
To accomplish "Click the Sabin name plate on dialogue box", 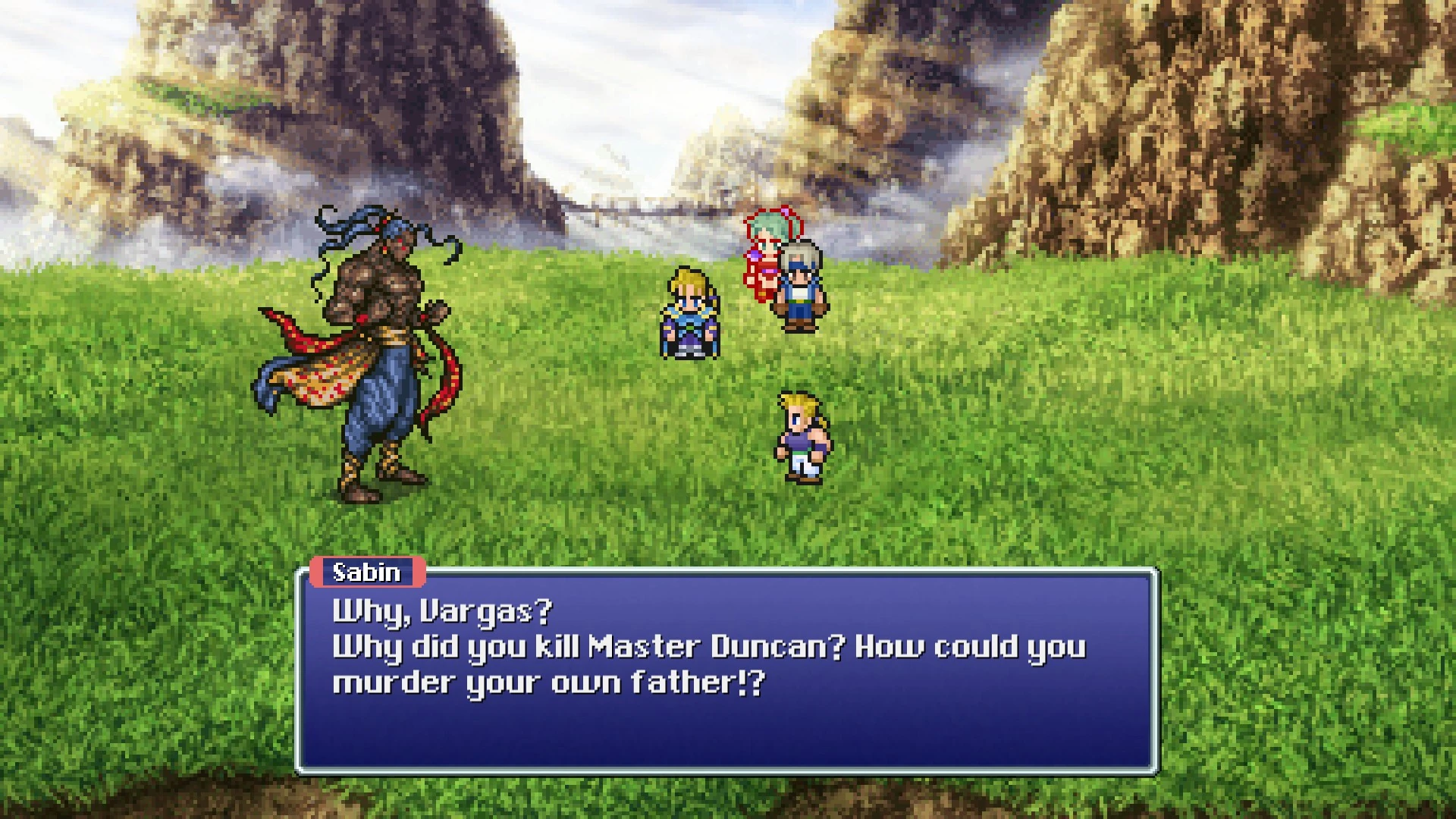I will pos(369,573).
